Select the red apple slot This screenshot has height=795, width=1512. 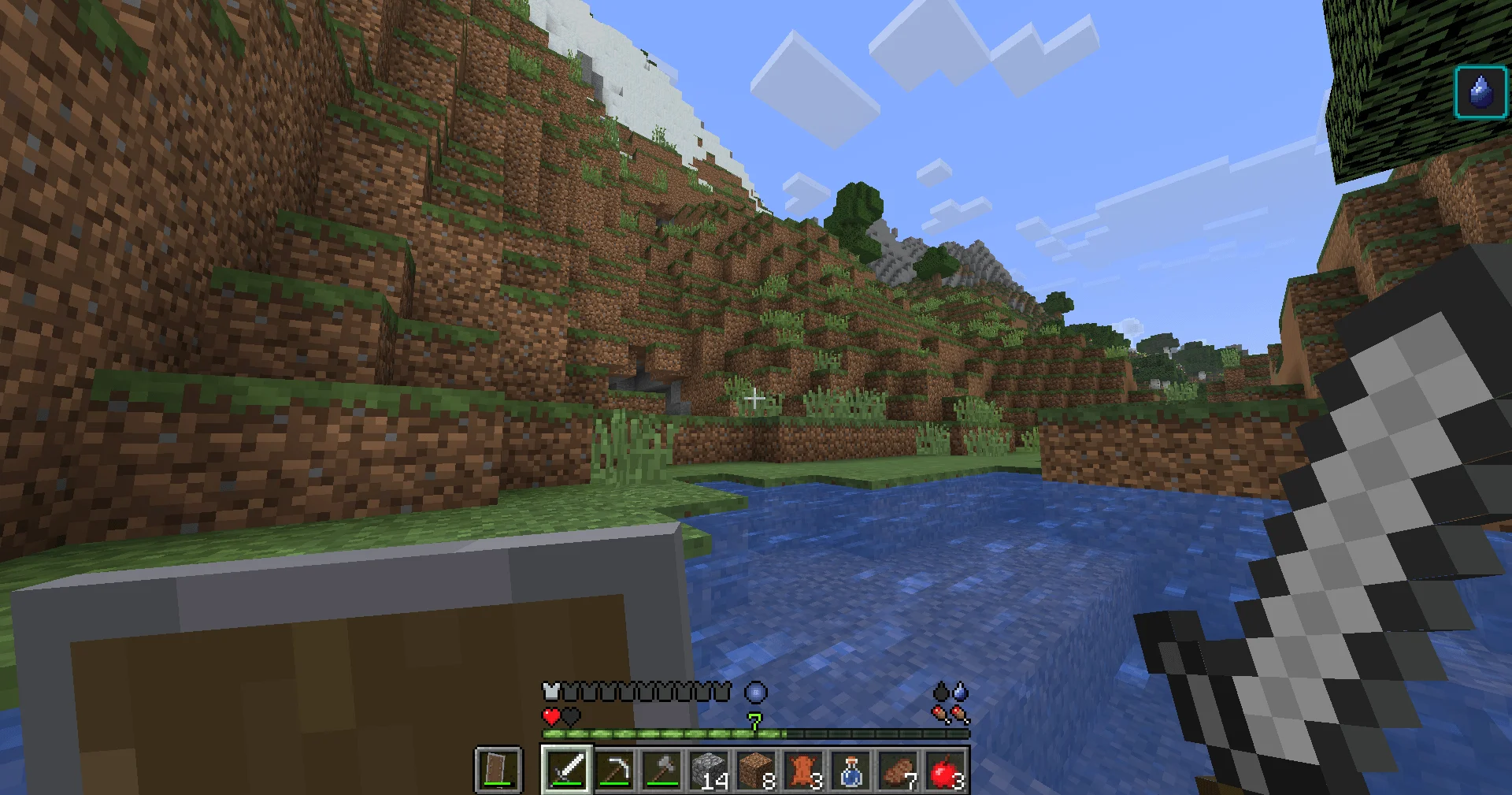(944, 770)
